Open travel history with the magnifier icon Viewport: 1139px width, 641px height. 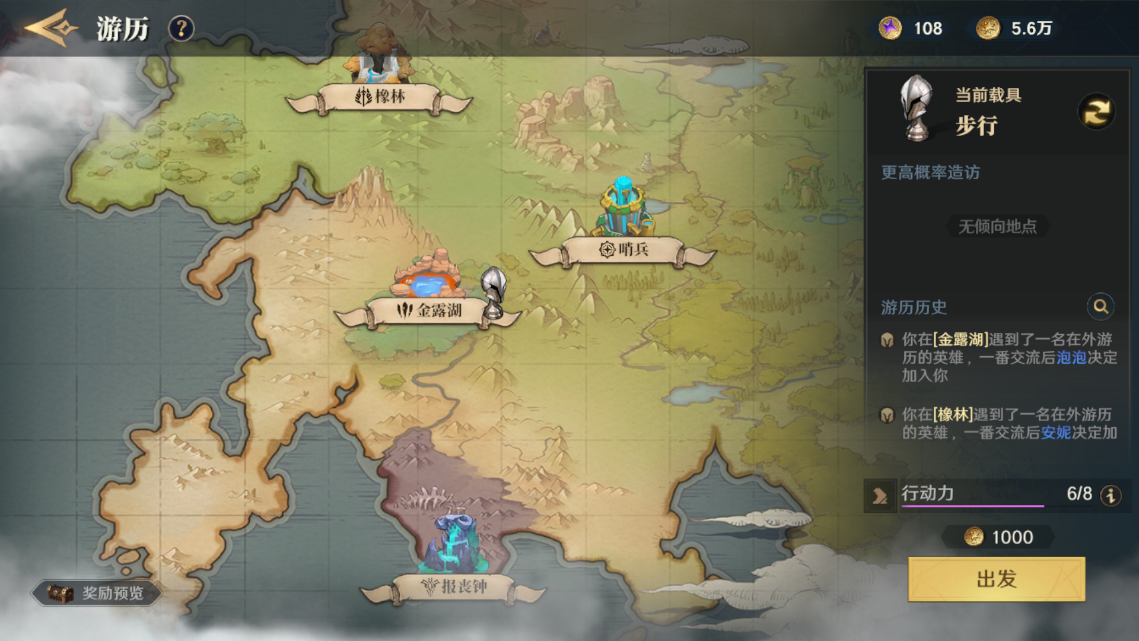(1100, 306)
